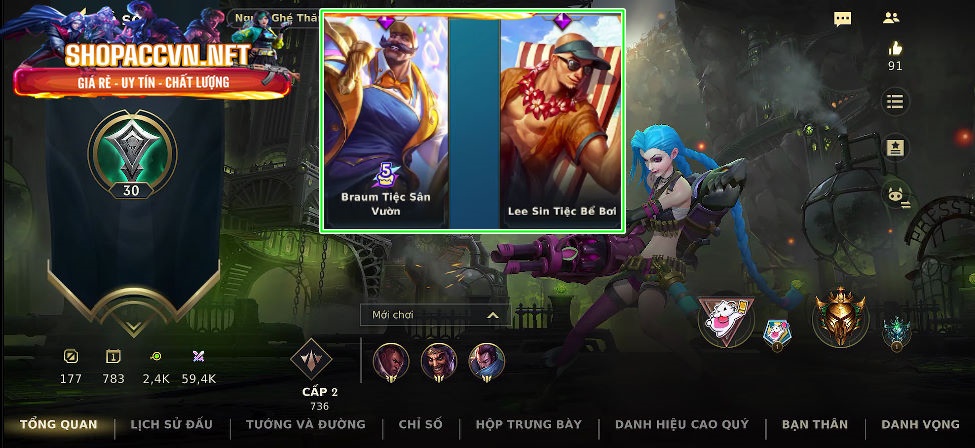Click the thumbs-up honor icon
The image size is (975, 448).
(x=894, y=49)
